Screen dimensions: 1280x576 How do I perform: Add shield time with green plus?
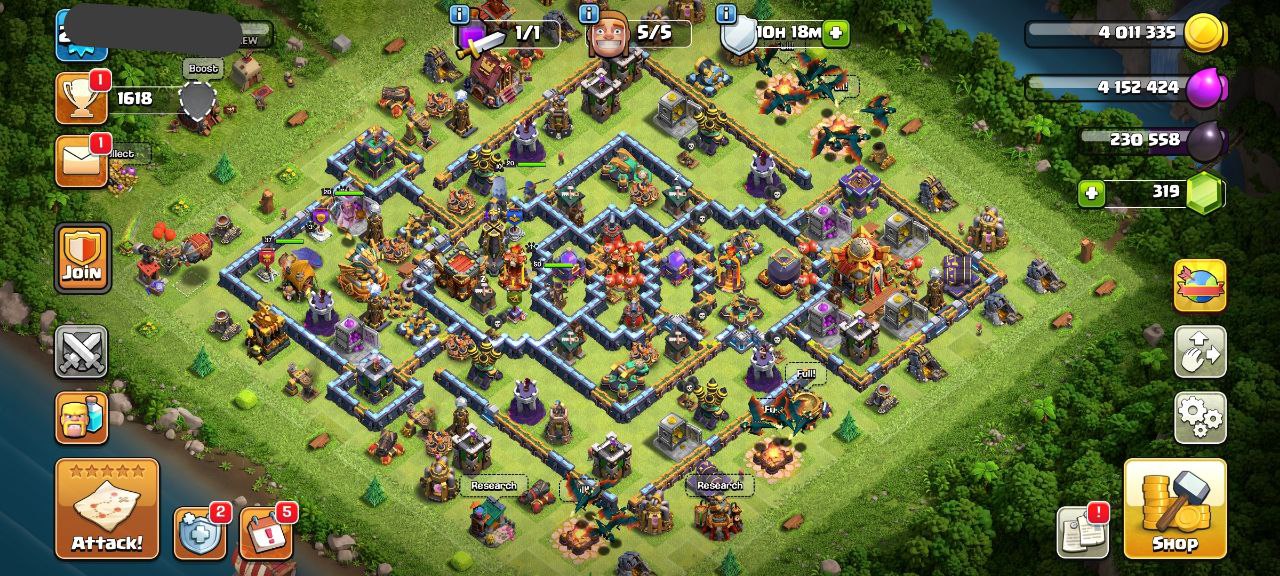[835, 33]
